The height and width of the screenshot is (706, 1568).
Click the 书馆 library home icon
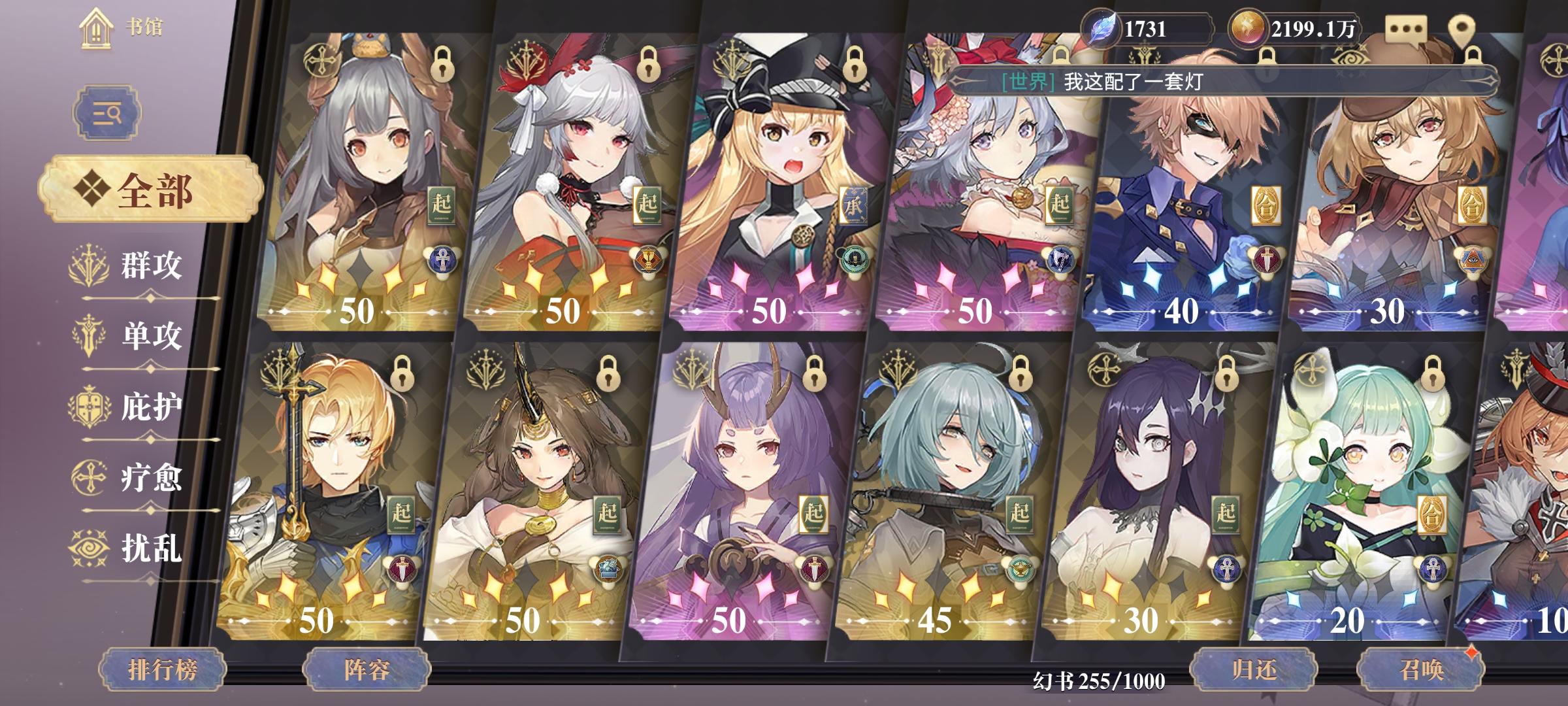(x=97, y=29)
